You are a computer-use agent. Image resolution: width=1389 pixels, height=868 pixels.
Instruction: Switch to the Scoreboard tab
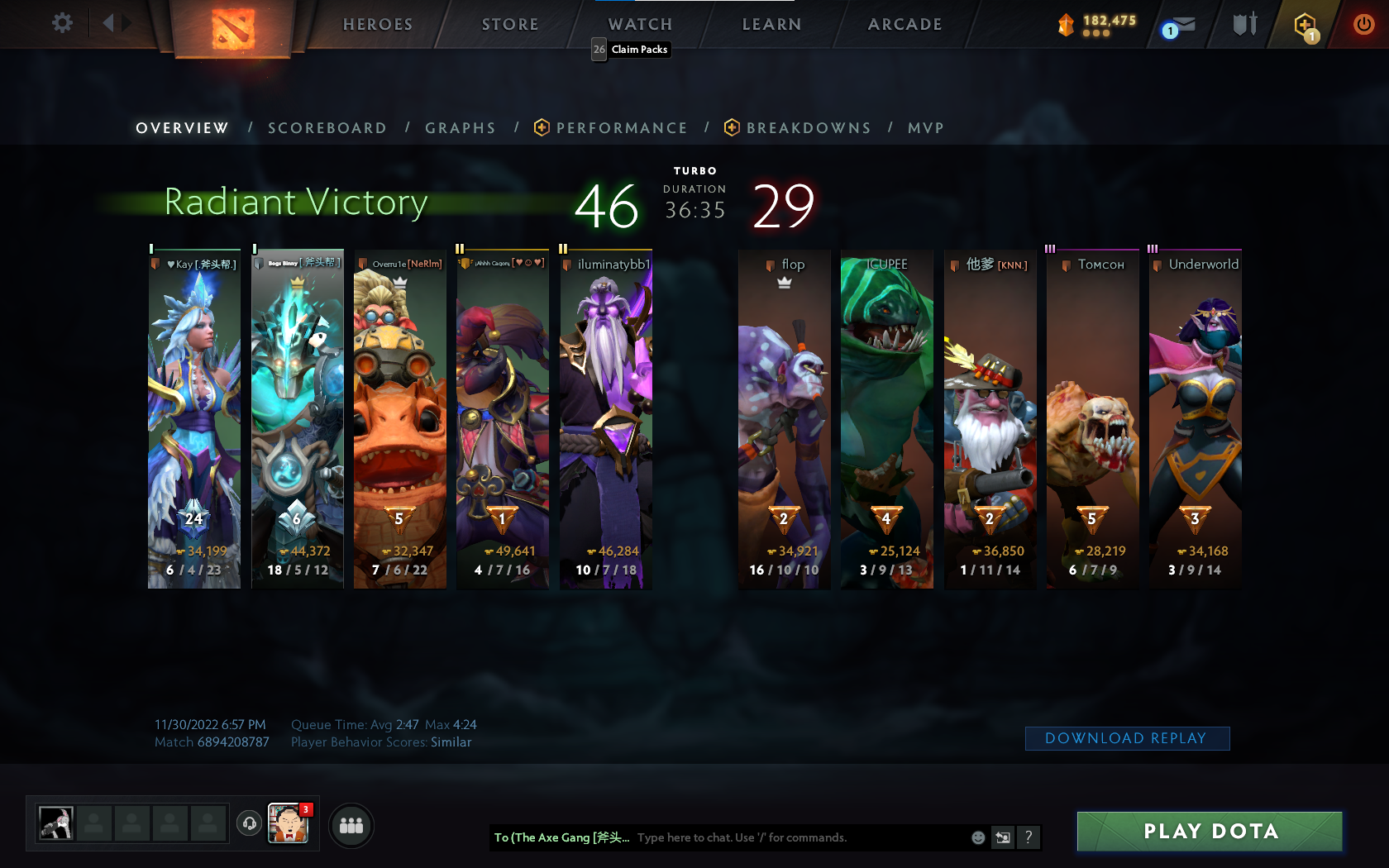click(327, 128)
